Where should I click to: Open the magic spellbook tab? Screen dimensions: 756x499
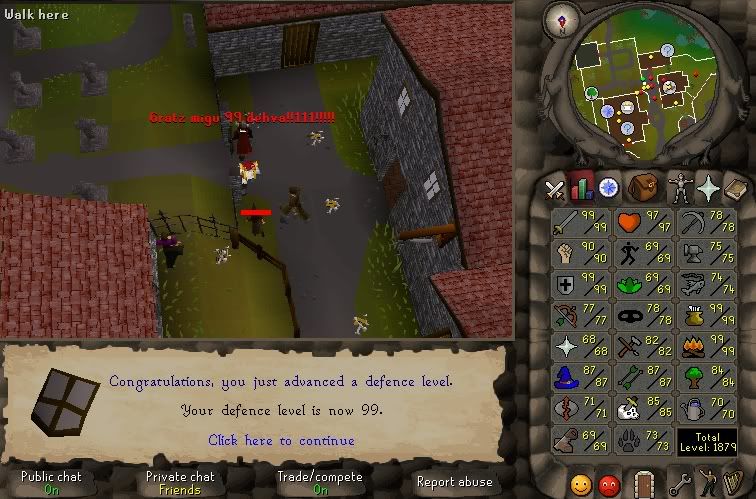coord(736,187)
